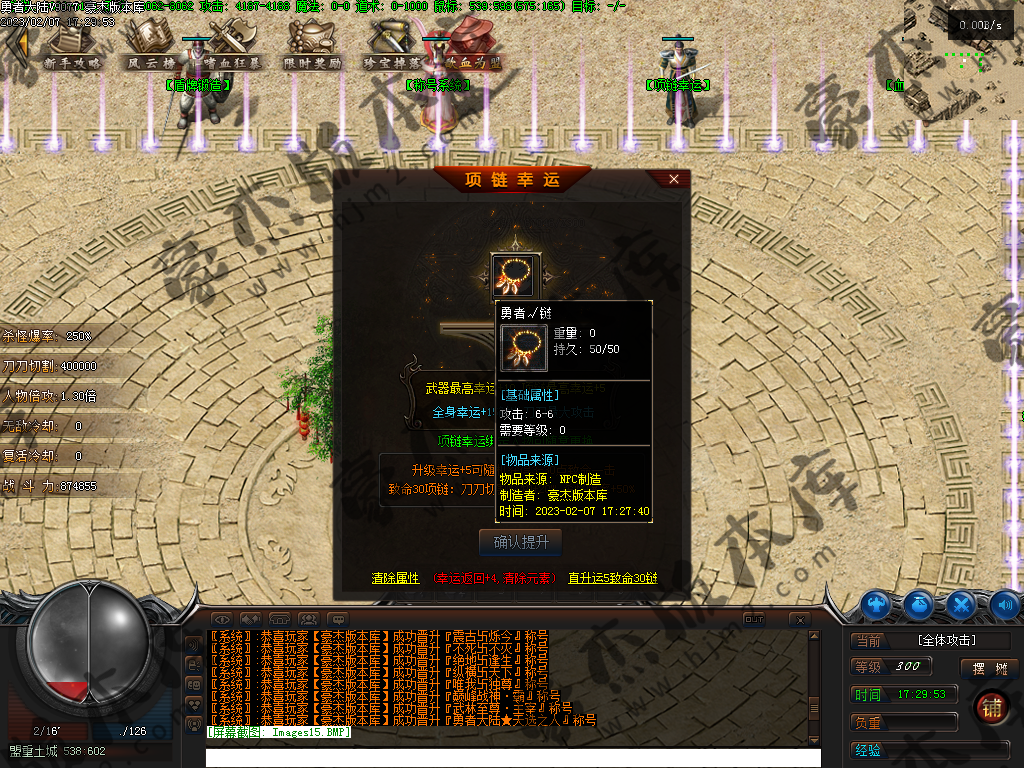Close the 项链幸运 window
This screenshot has width=1024, height=768.
674,179
